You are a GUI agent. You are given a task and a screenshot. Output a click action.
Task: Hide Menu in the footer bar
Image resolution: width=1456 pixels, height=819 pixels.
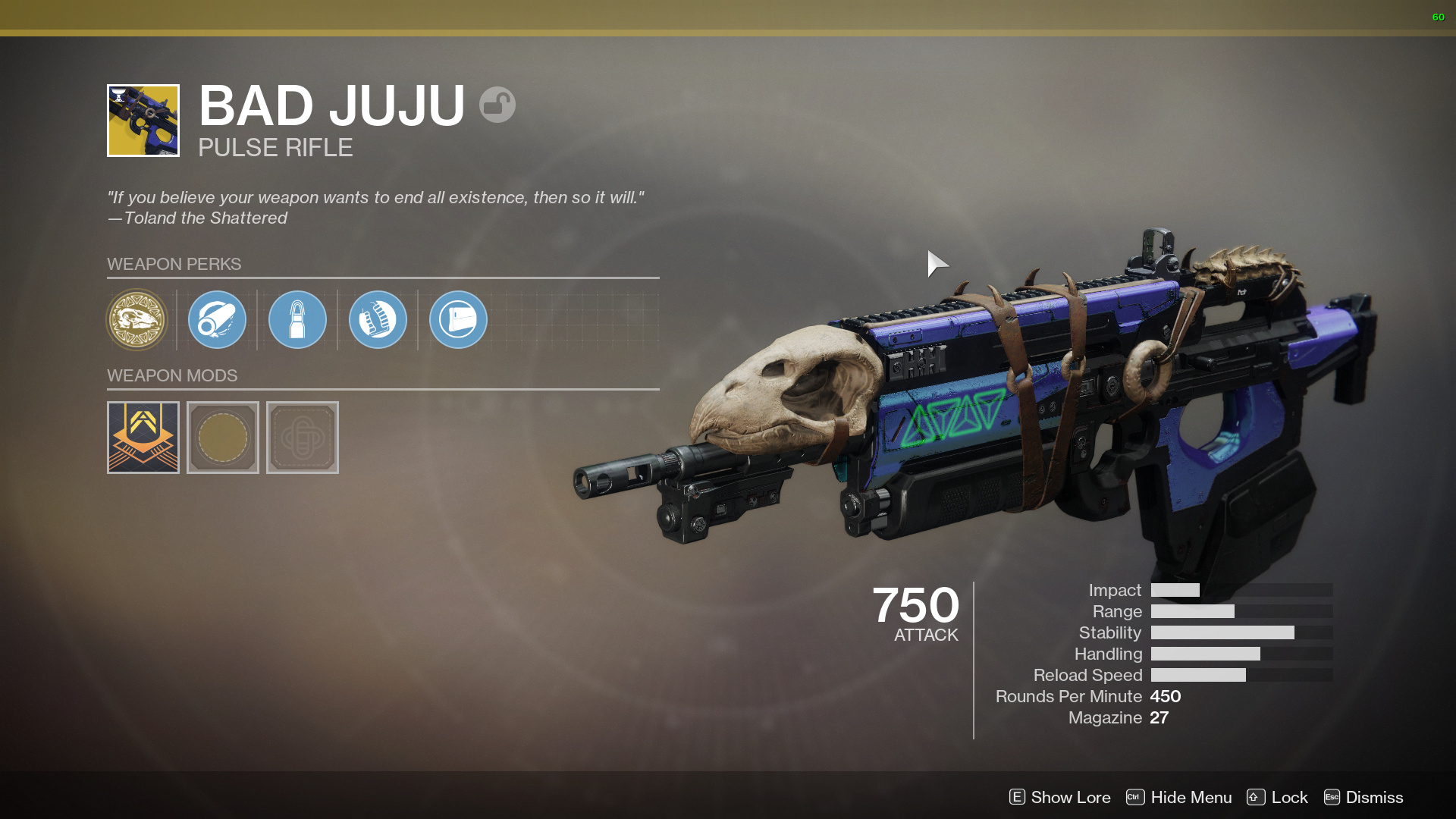(1179, 797)
